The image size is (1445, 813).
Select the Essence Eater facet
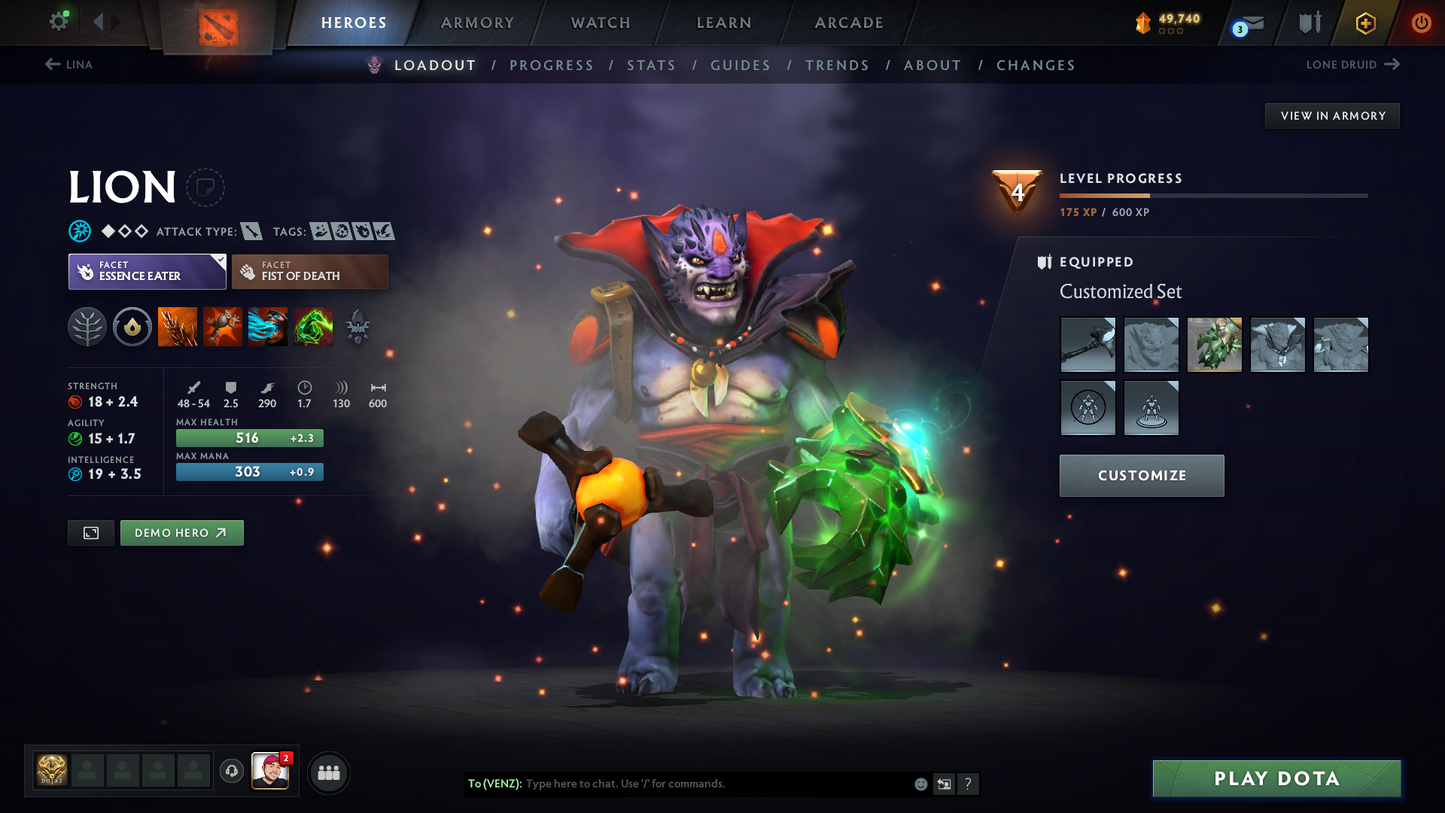(x=146, y=271)
